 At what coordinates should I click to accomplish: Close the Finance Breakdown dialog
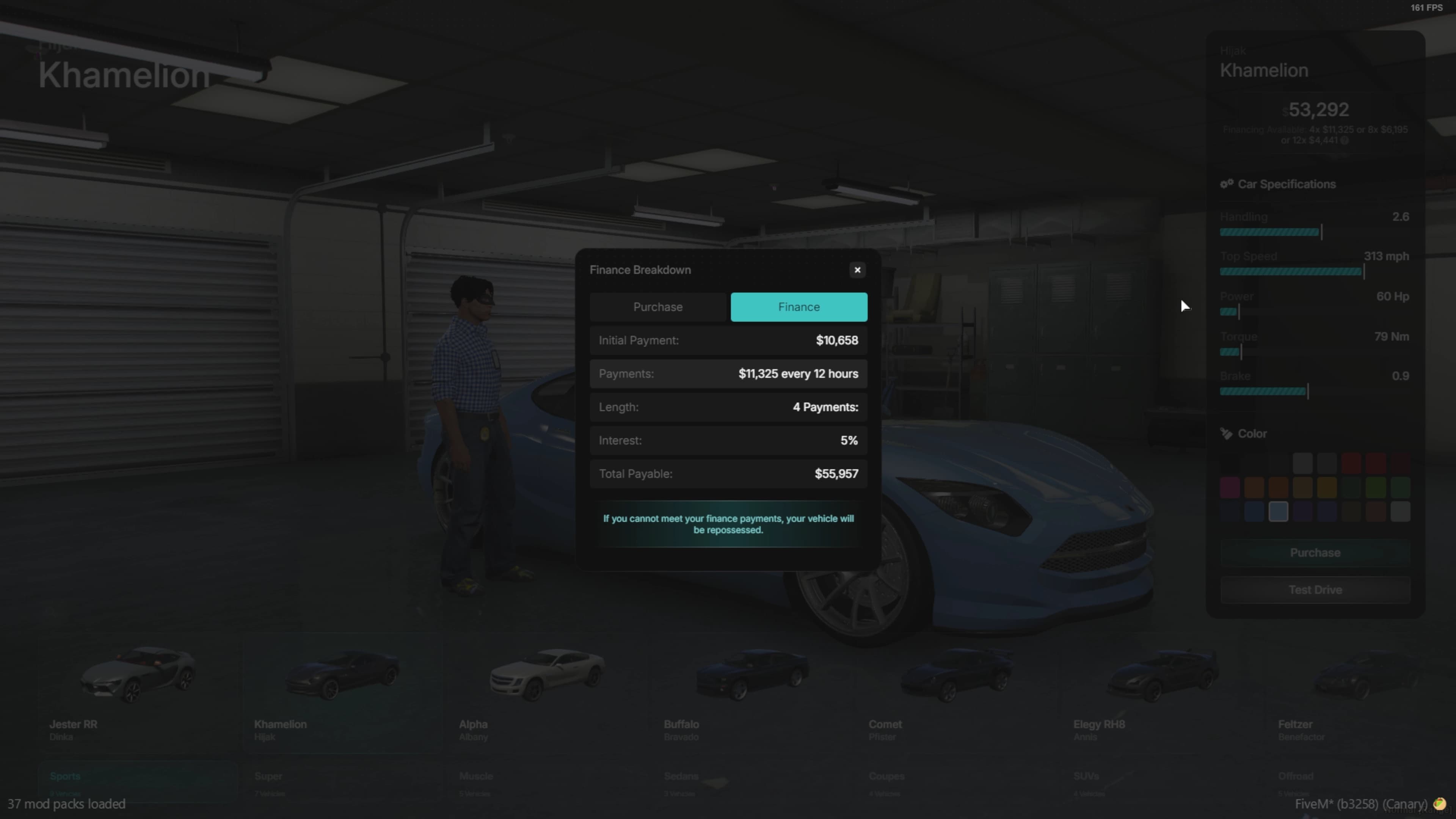857,270
